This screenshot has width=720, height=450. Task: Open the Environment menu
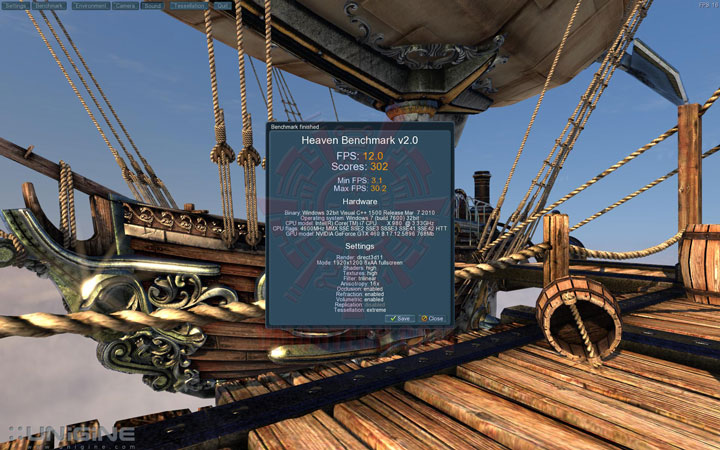(x=90, y=5)
